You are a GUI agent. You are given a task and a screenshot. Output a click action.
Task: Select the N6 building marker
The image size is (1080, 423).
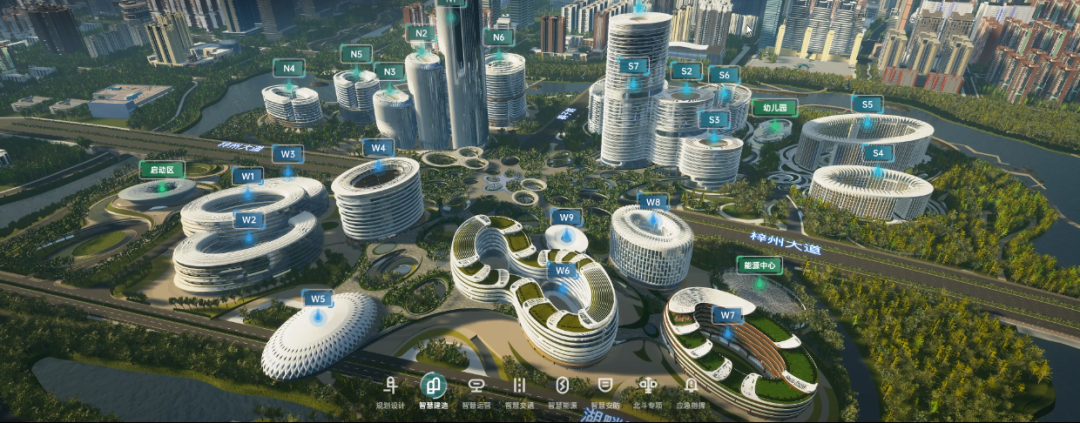point(498,37)
